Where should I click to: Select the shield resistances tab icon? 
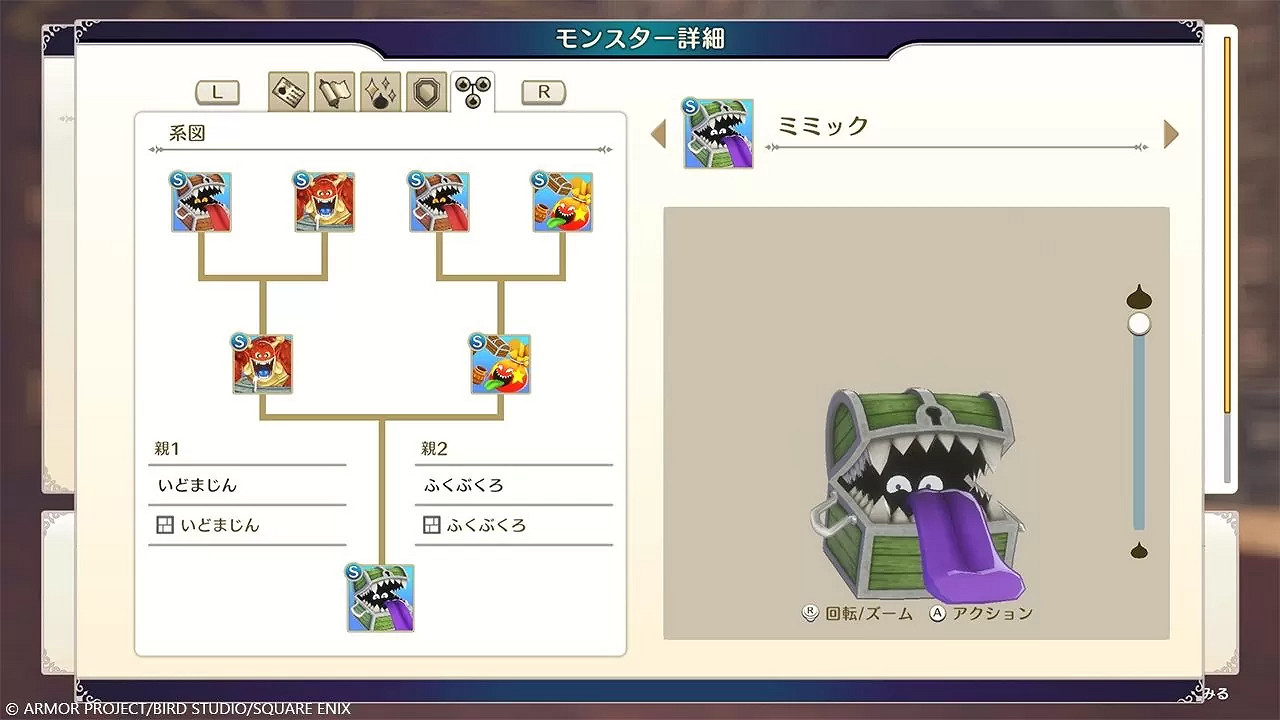pos(426,89)
